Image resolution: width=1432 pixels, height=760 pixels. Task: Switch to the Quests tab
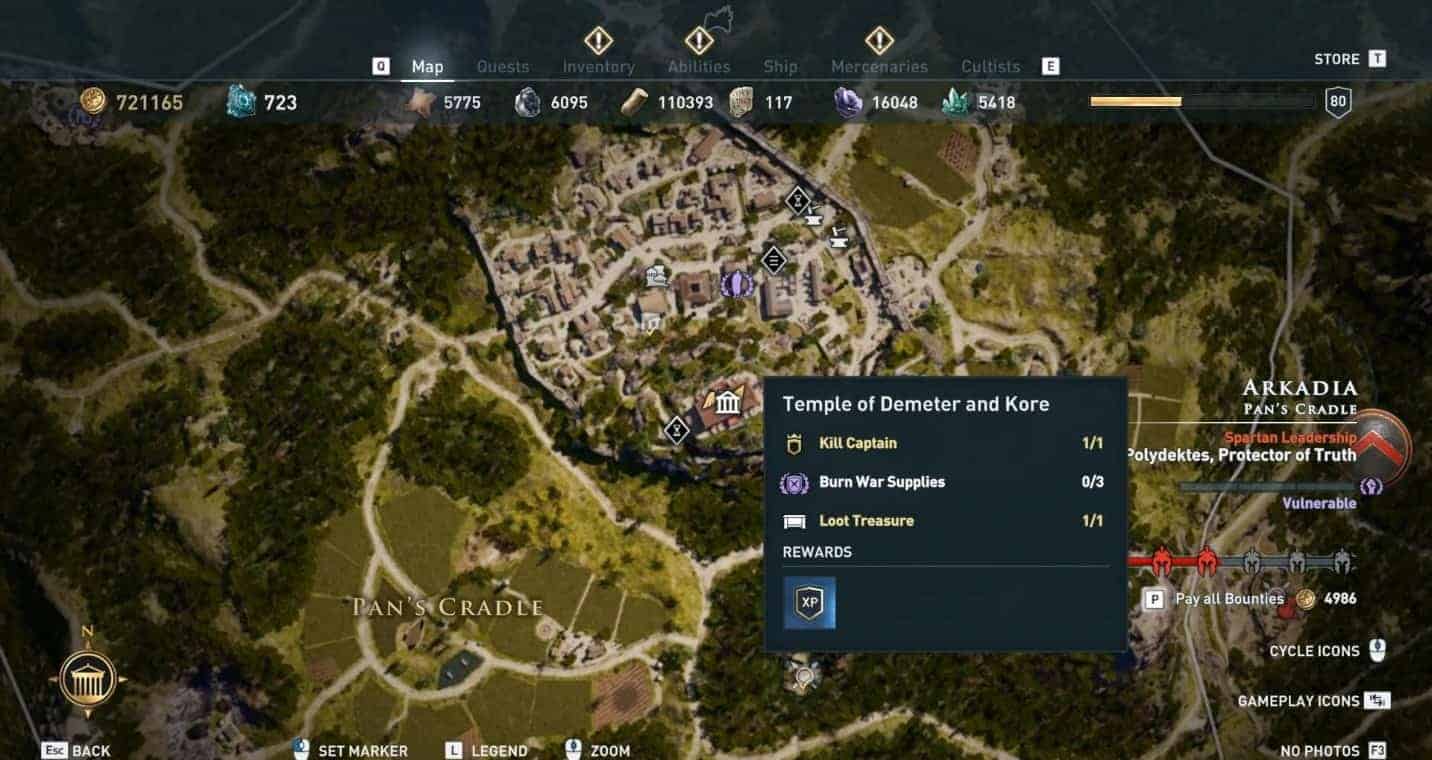pos(502,67)
